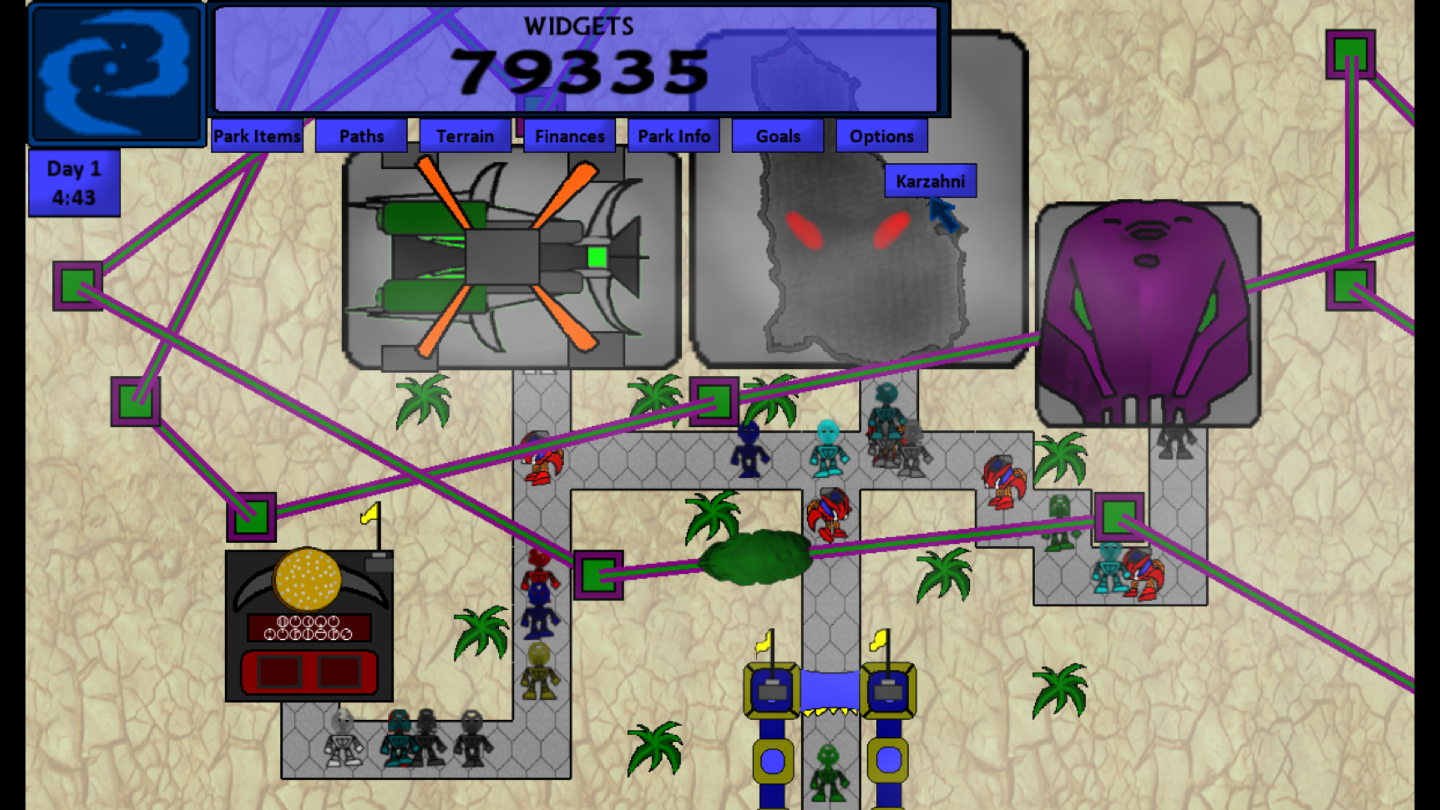Open the Finances menu

coord(569,136)
